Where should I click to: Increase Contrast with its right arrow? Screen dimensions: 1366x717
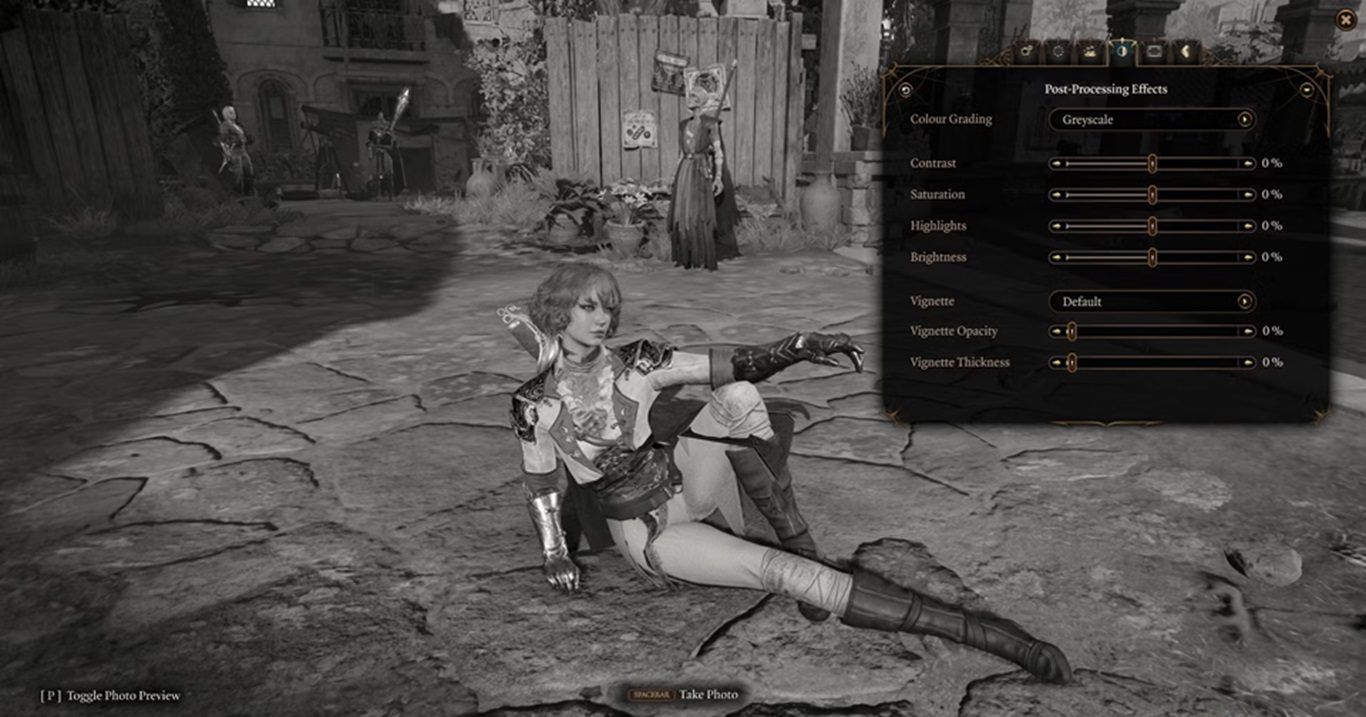click(1247, 163)
